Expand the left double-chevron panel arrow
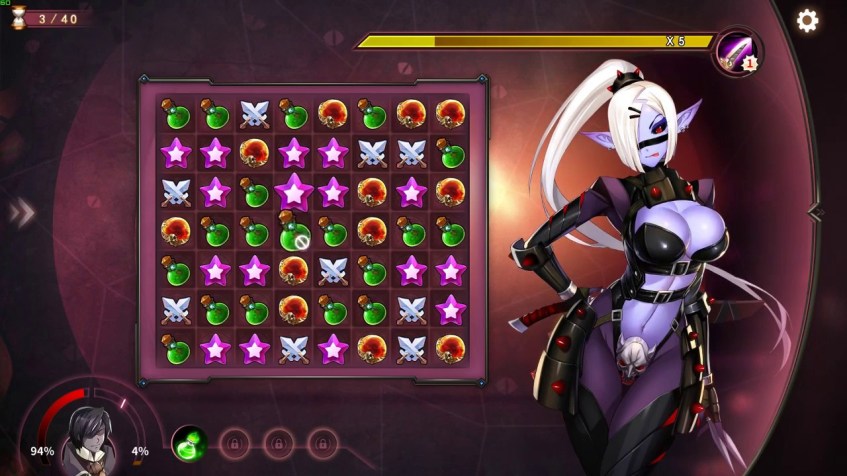This screenshot has height=476, width=847. [21, 212]
